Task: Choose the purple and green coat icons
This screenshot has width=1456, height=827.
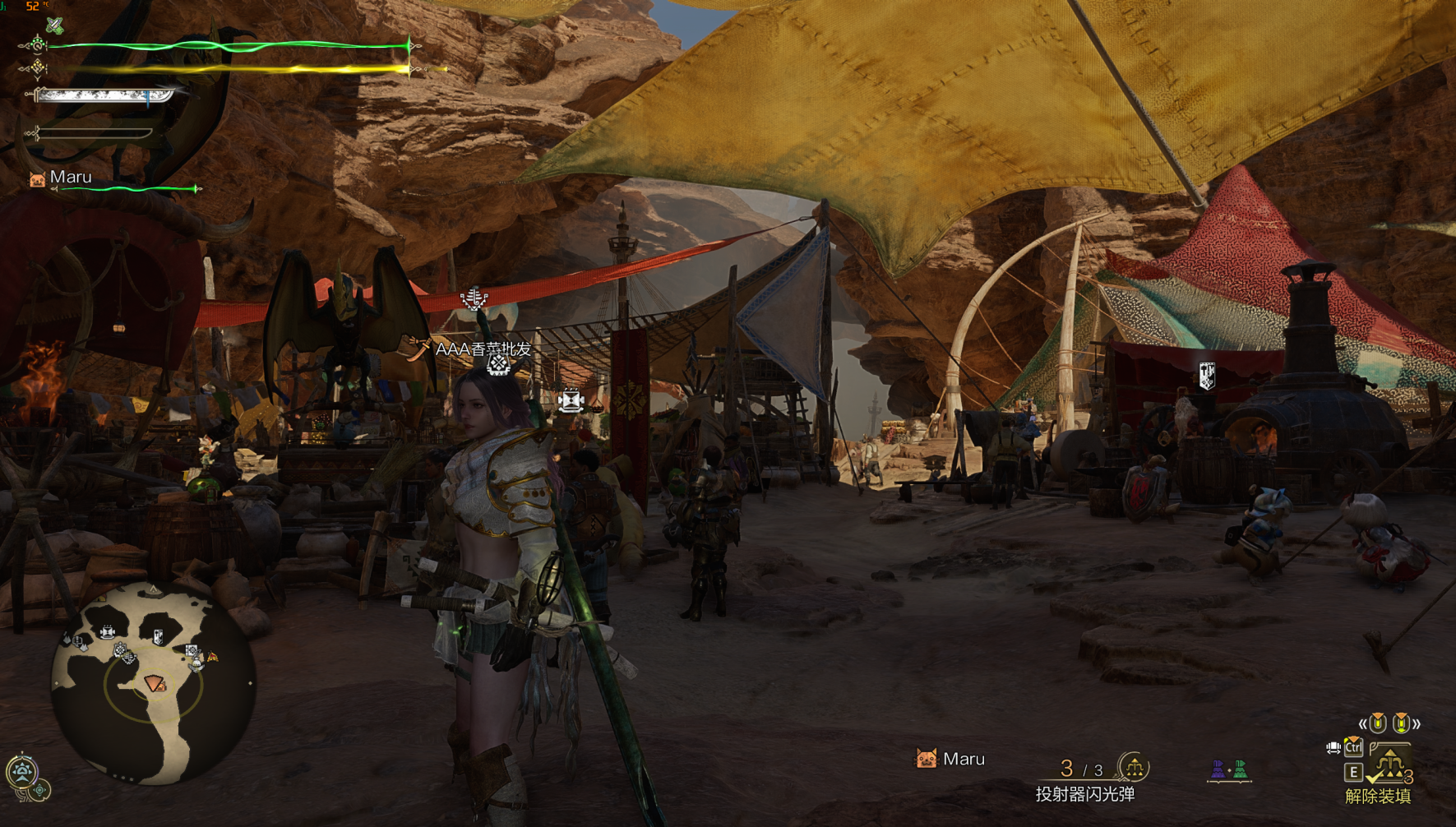Action: [x=1229, y=770]
